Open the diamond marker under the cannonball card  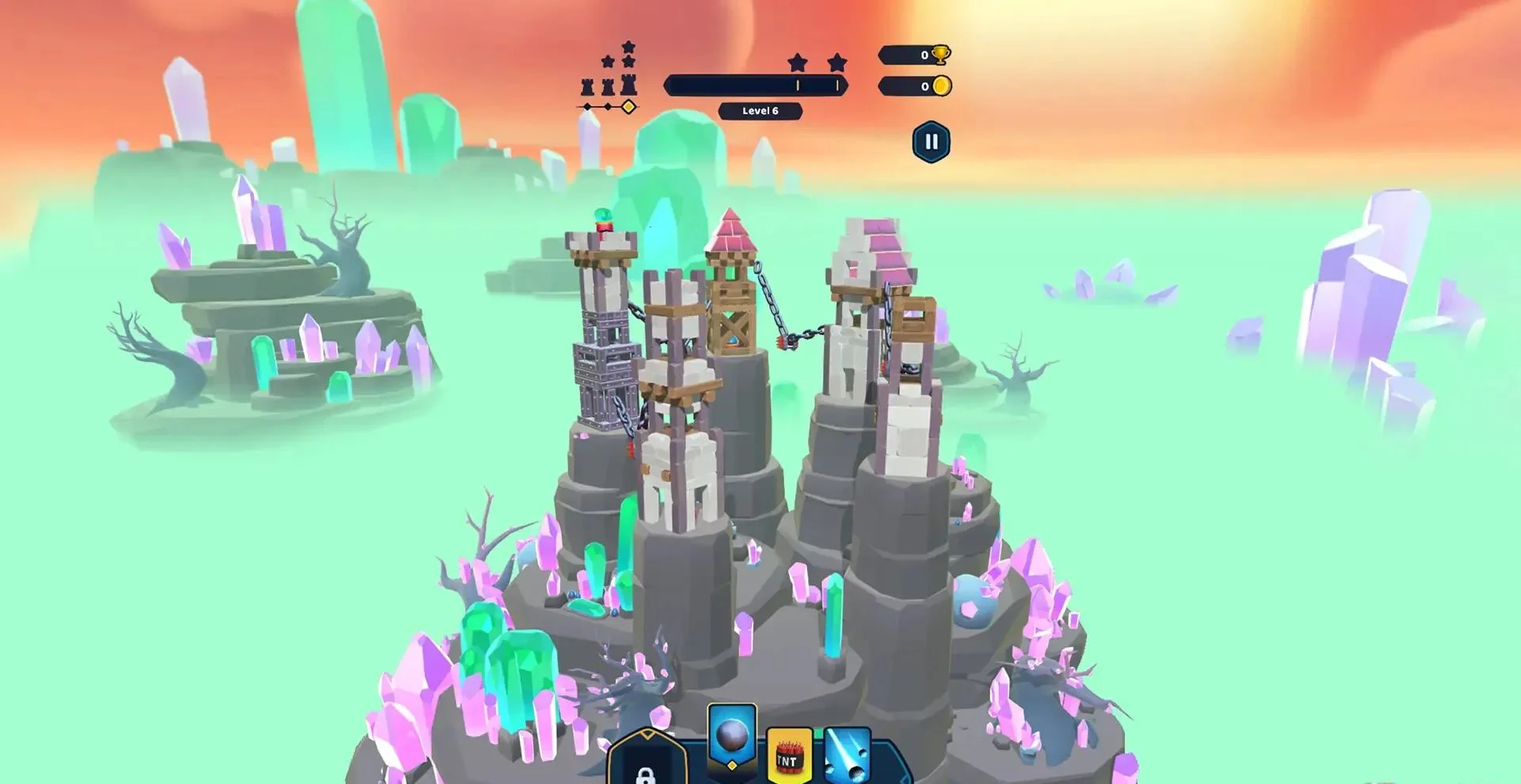tap(732, 767)
